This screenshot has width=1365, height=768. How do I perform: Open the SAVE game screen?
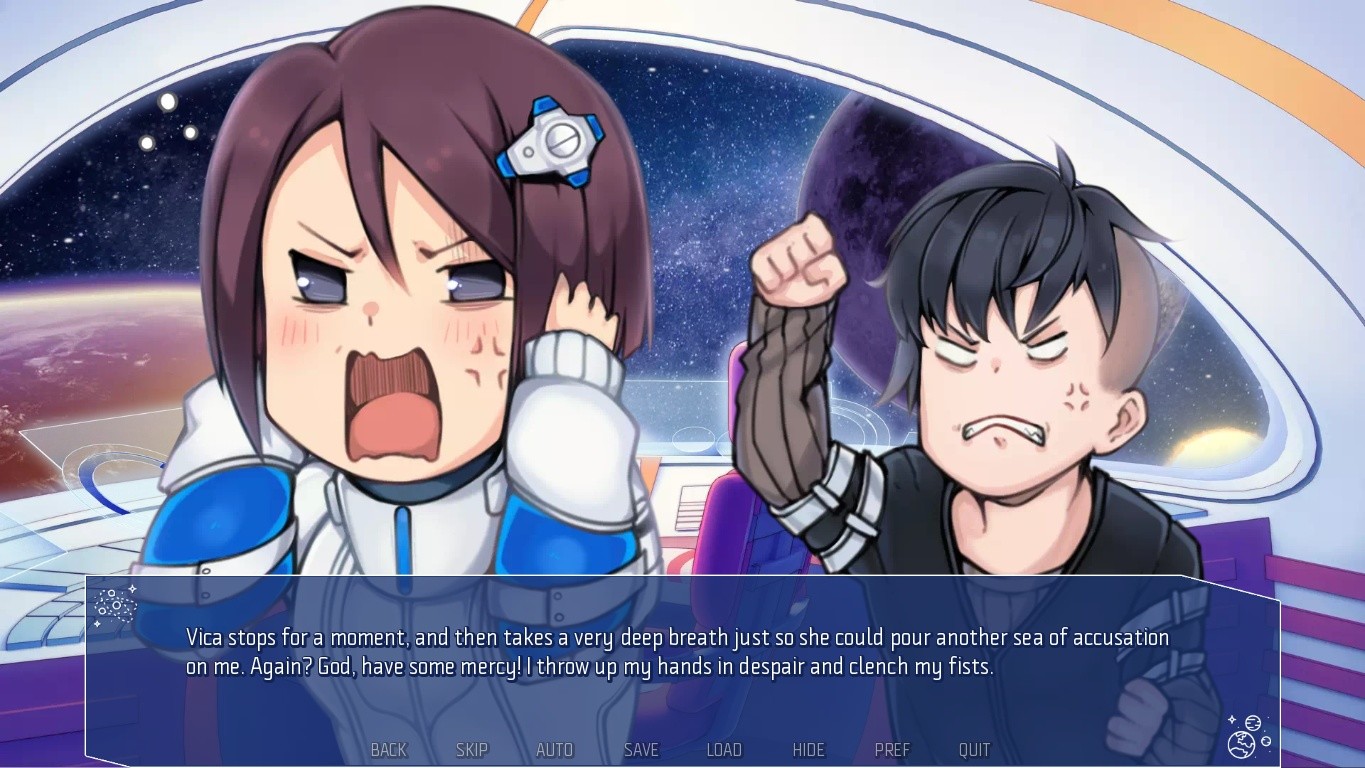click(641, 750)
